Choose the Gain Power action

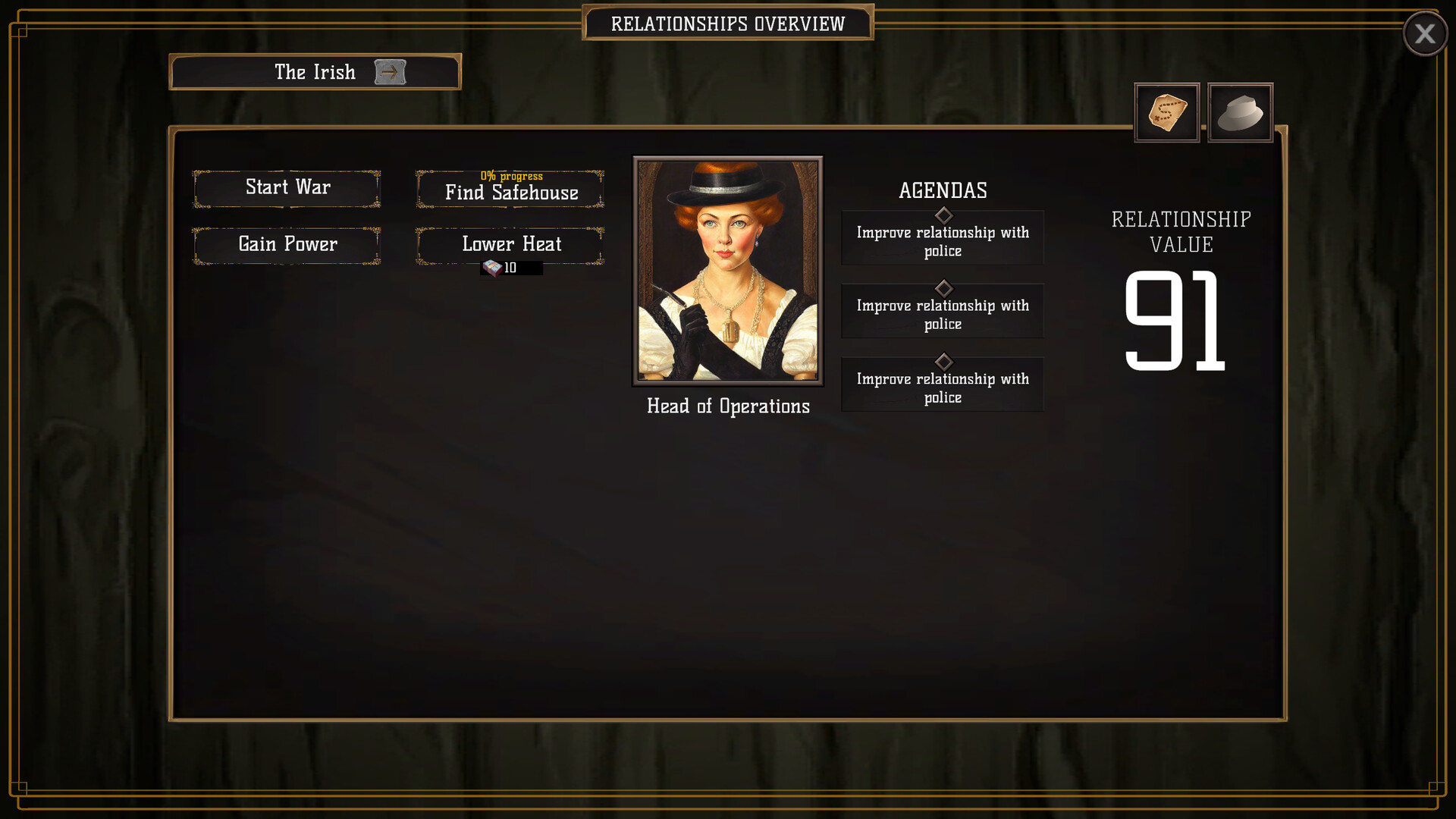[287, 244]
